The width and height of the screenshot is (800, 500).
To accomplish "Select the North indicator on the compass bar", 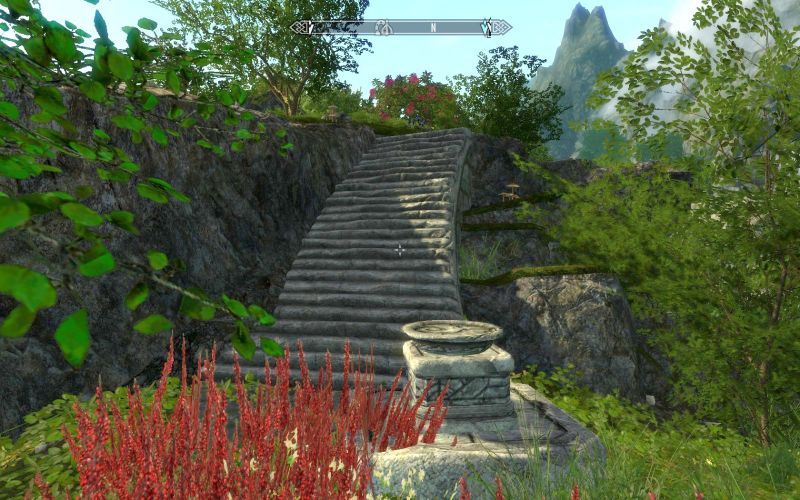I will 433,27.
